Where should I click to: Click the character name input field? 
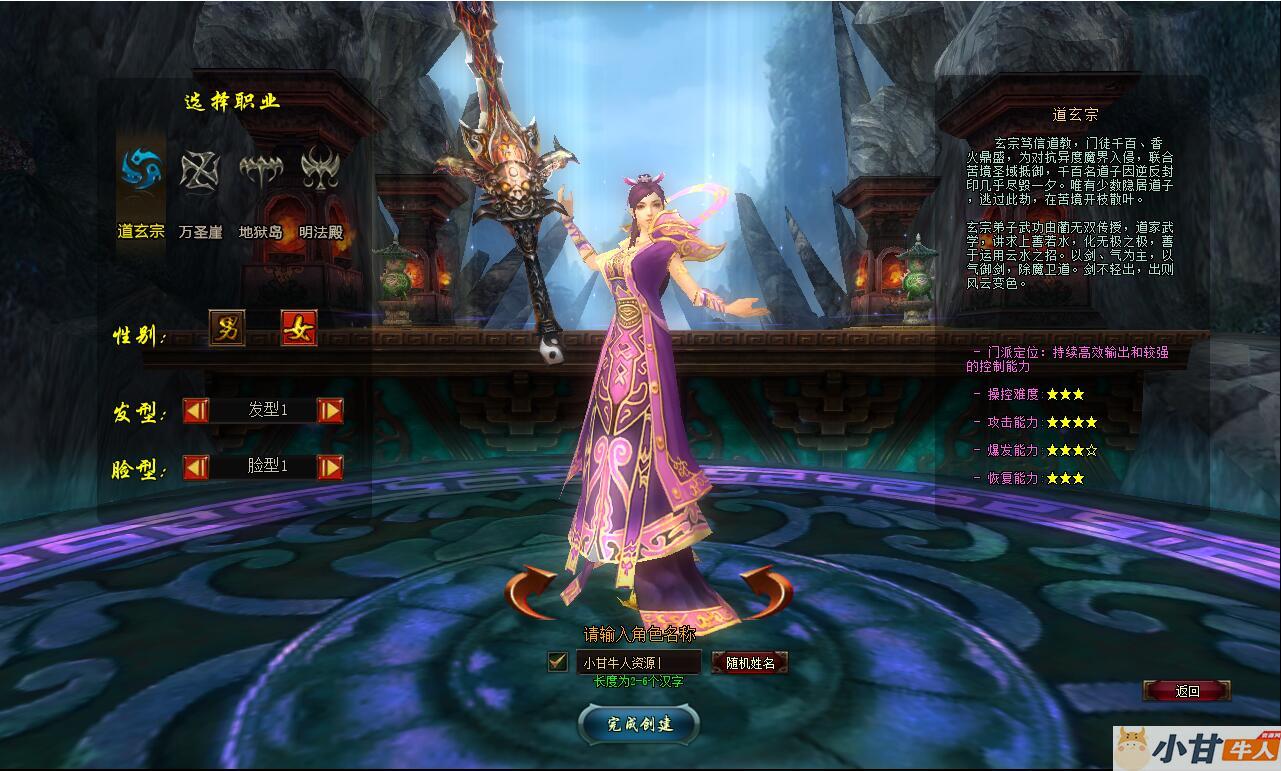[638, 662]
